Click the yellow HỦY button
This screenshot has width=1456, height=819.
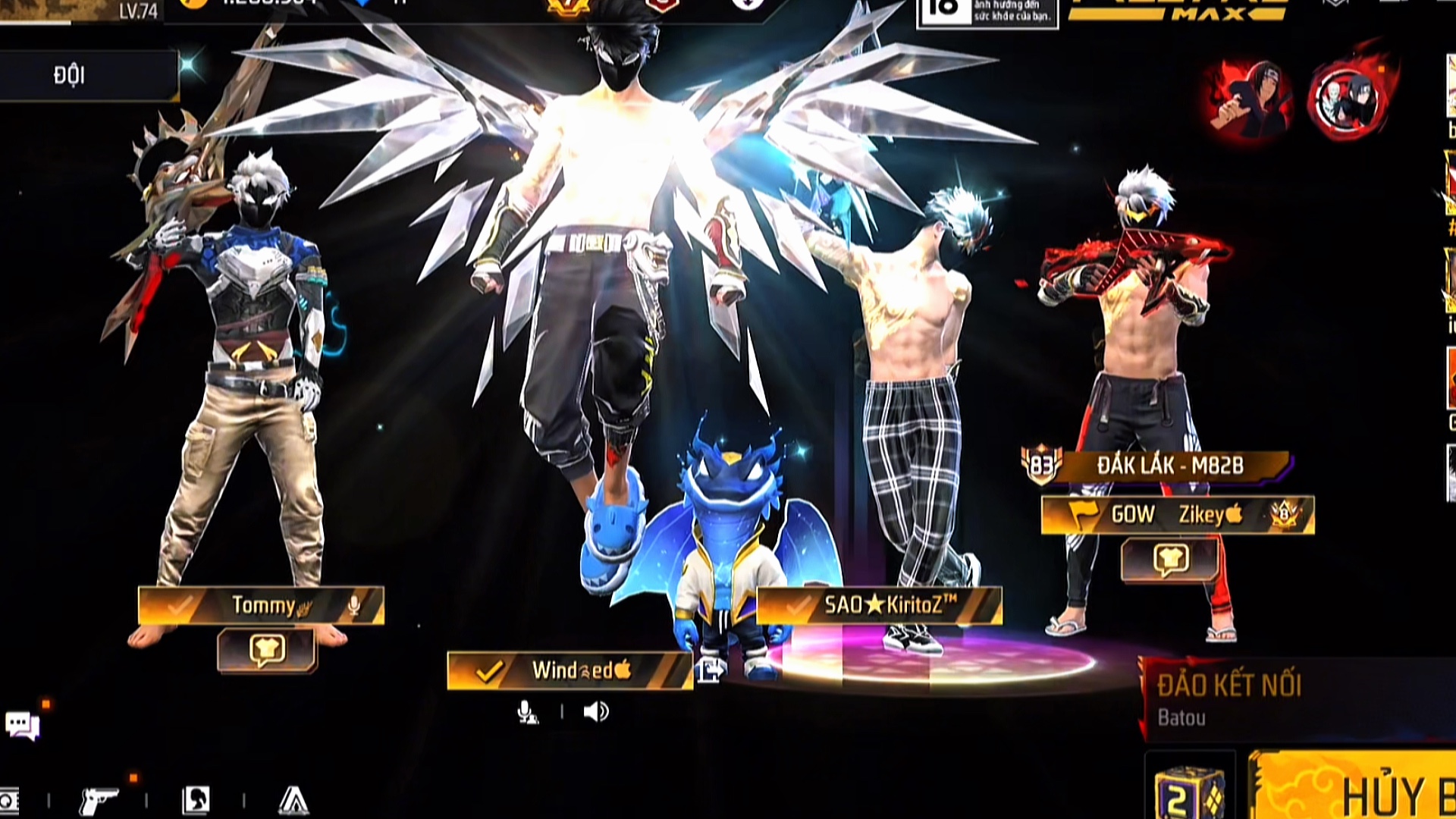pyautogui.click(x=1357, y=789)
